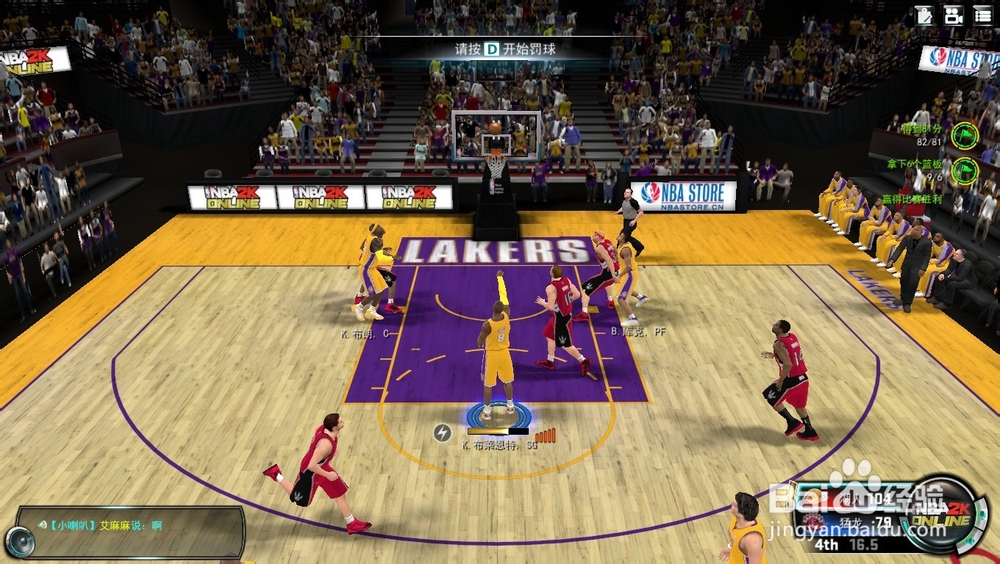
Task: Open the list menu icon
Action: pyautogui.click(x=982, y=15)
